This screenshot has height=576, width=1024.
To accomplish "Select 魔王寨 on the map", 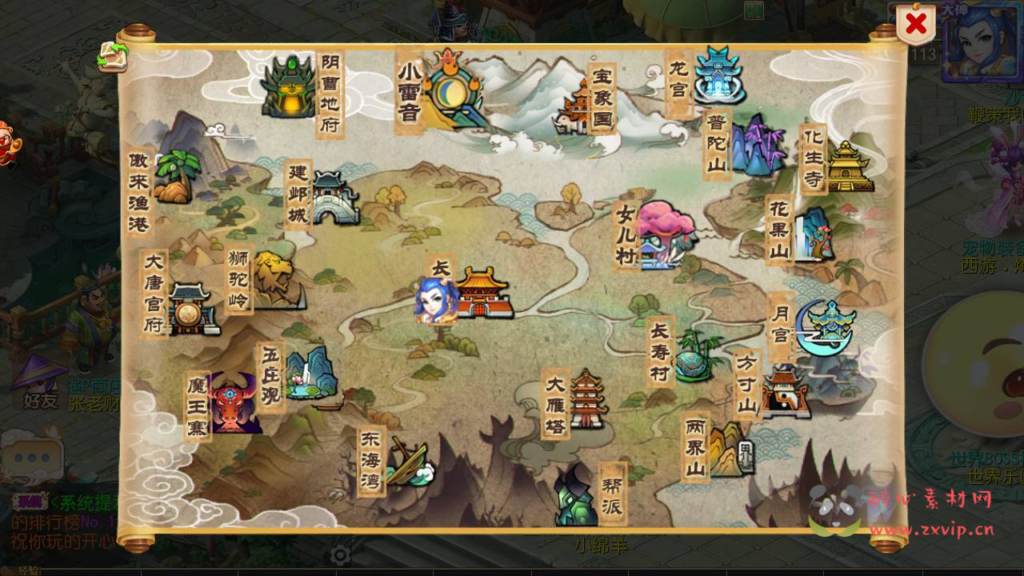I will pos(235,403).
